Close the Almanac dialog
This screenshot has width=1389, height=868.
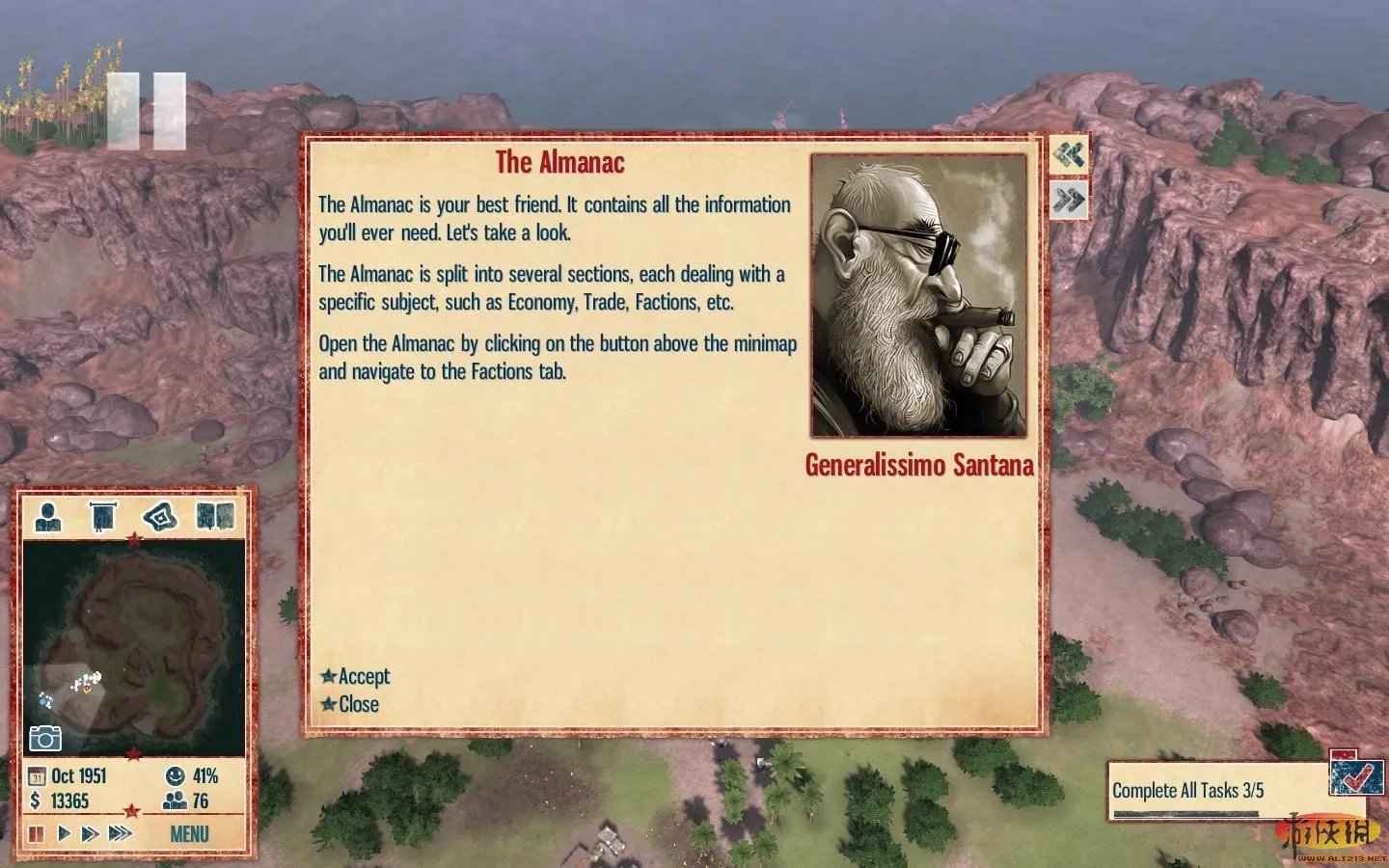tap(358, 705)
